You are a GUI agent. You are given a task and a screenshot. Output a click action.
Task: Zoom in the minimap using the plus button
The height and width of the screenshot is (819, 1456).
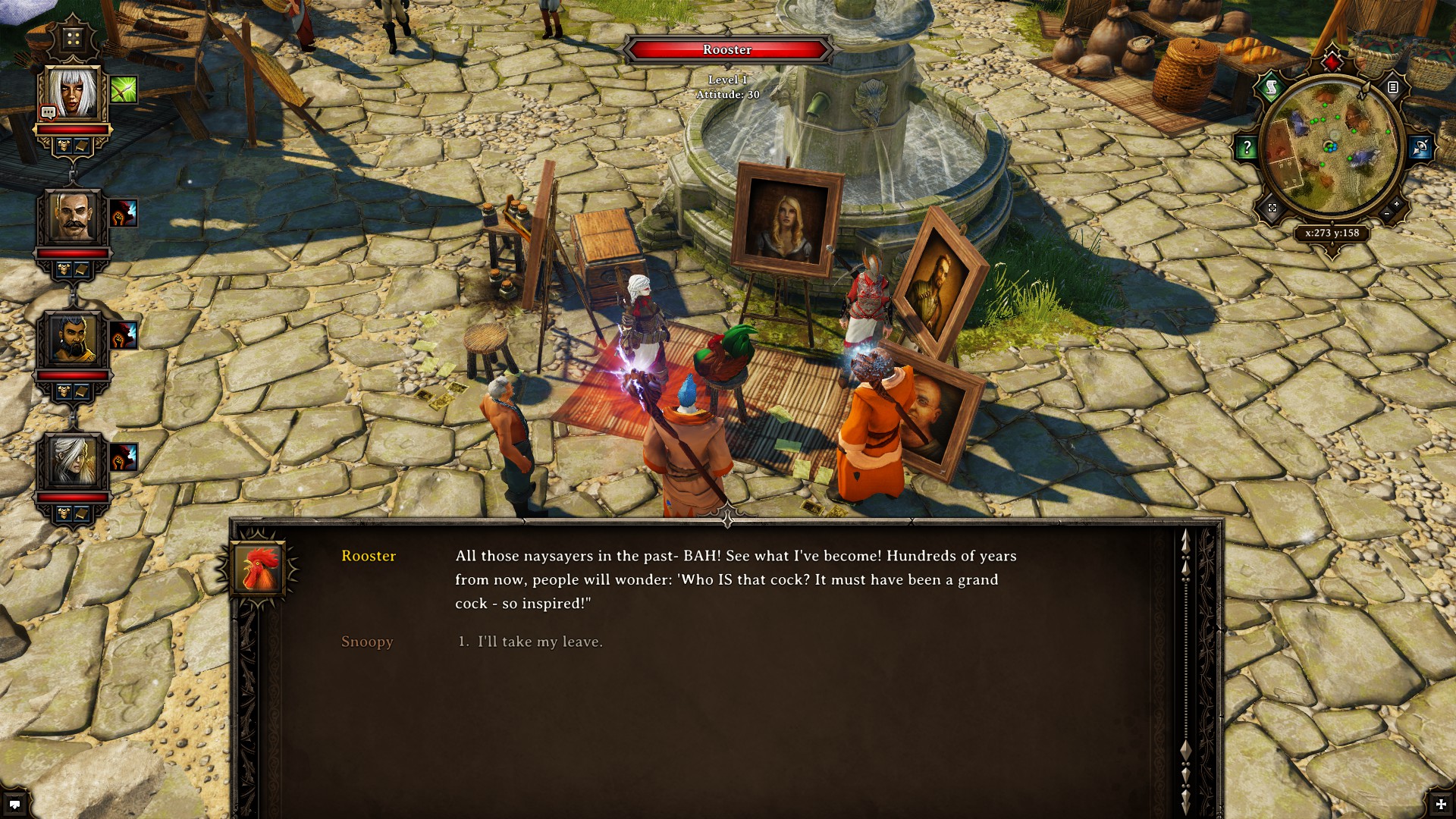(x=1395, y=202)
